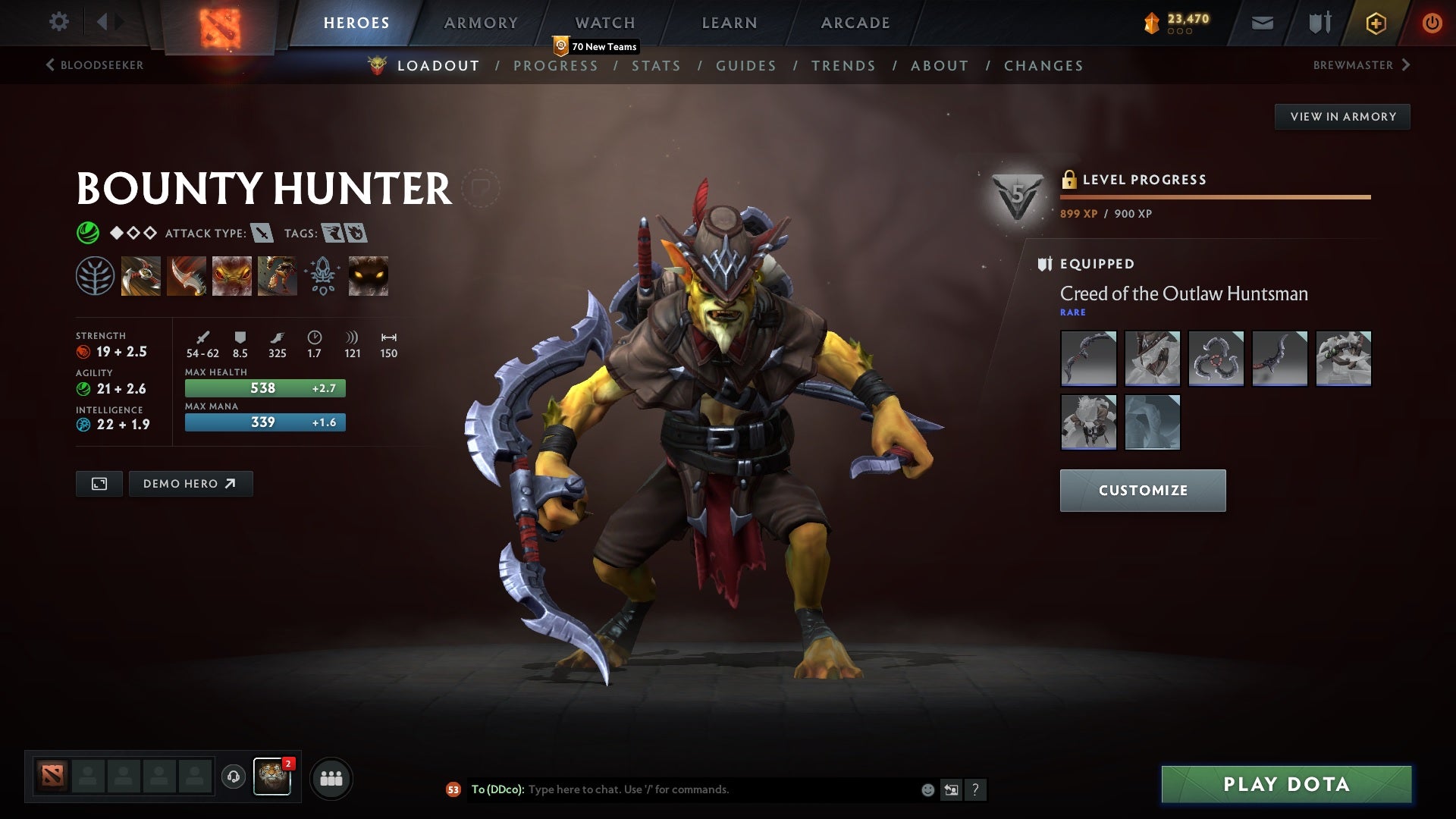Open the chat emoticon picker

tap(927, 789)
